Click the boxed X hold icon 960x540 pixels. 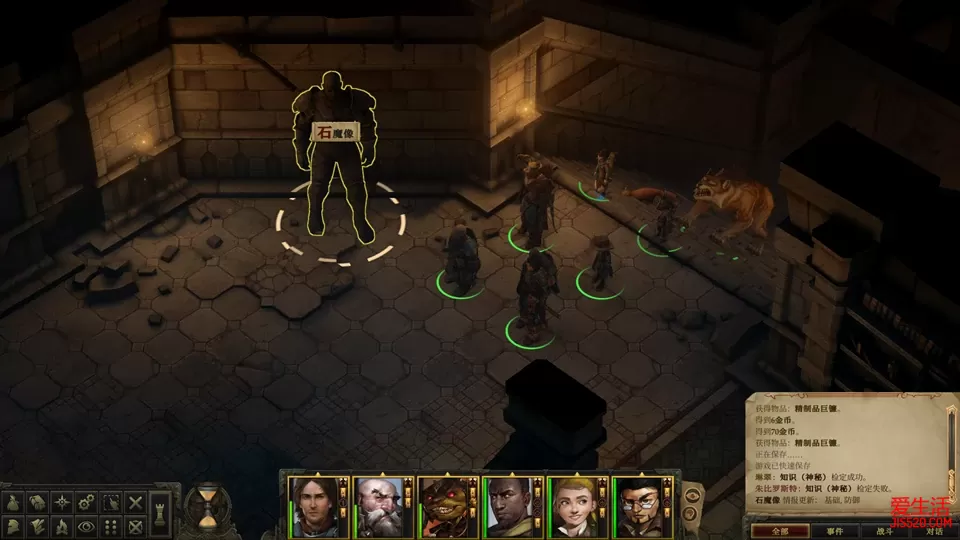(x=137, y=525)
